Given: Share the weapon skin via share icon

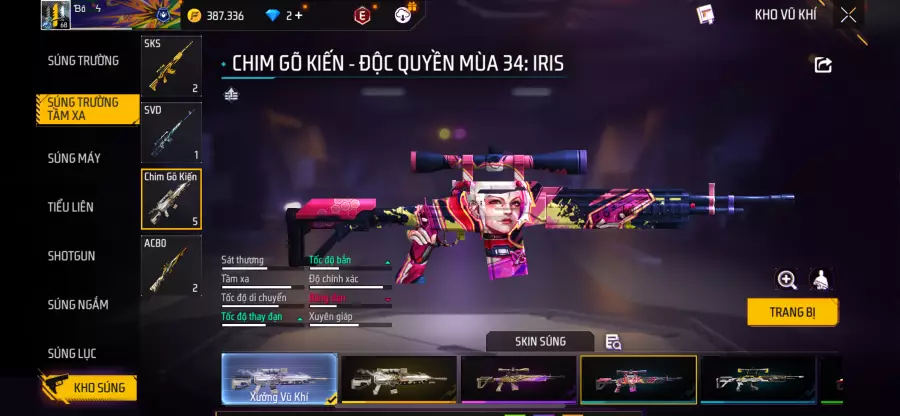Looking at the screenshot, I should coord(823,65).
